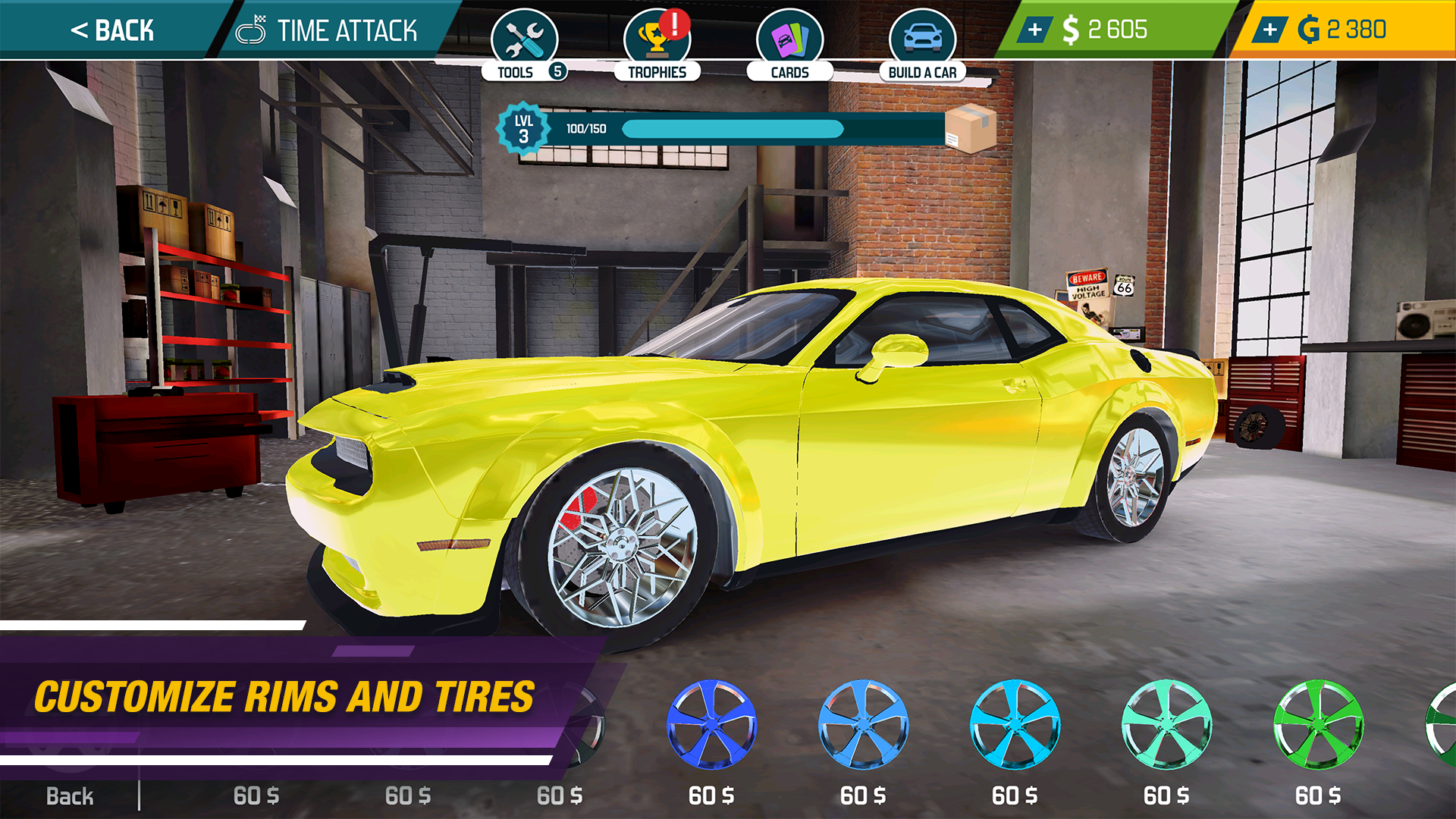The width and height of the screenshot is (1456, 819).
Task: Add more cash with the green plus button
Action: pos(1034,30)
